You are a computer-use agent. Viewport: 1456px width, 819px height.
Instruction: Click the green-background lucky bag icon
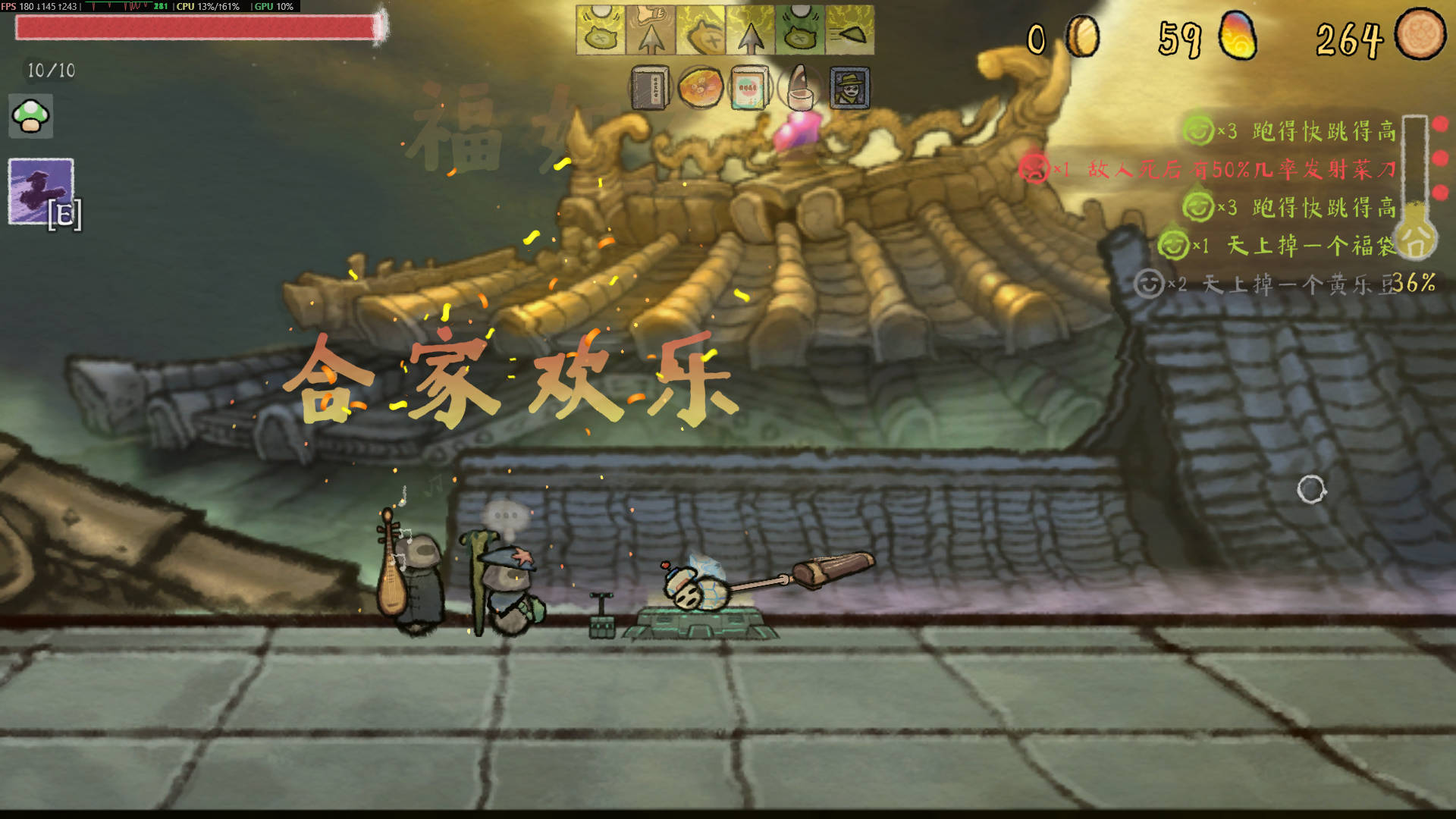tap(799, 30)
